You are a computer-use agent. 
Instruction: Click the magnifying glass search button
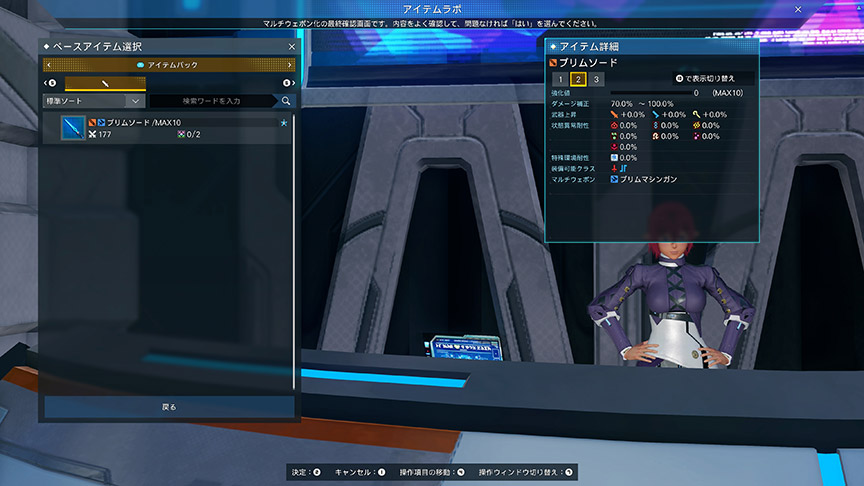coord(286,101)
